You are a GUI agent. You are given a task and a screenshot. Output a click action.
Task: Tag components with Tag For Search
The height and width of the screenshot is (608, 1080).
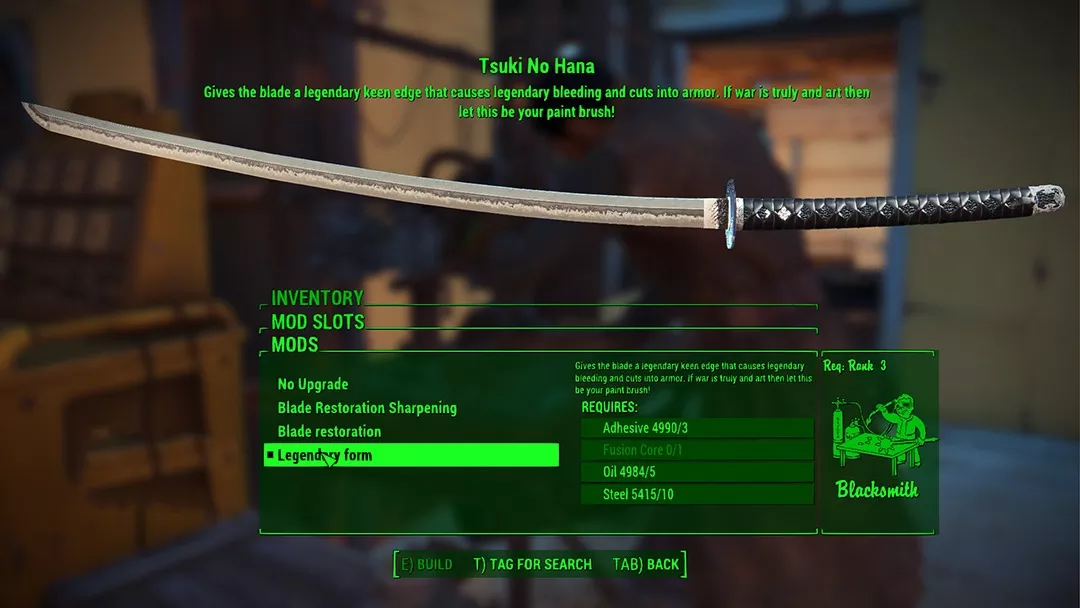click(x=533, y=564)
